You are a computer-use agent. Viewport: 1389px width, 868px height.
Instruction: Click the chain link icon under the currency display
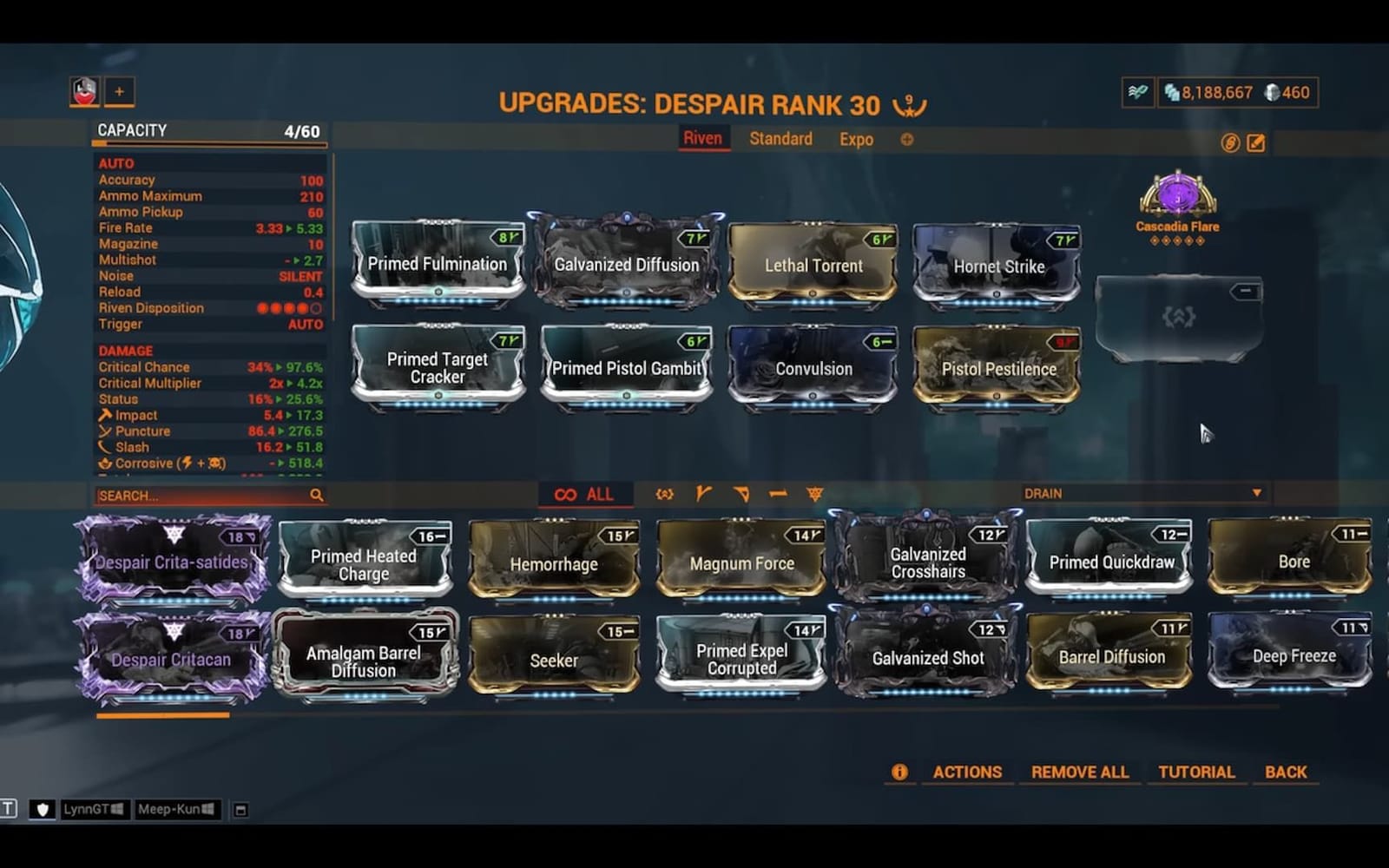(1230, 144)
